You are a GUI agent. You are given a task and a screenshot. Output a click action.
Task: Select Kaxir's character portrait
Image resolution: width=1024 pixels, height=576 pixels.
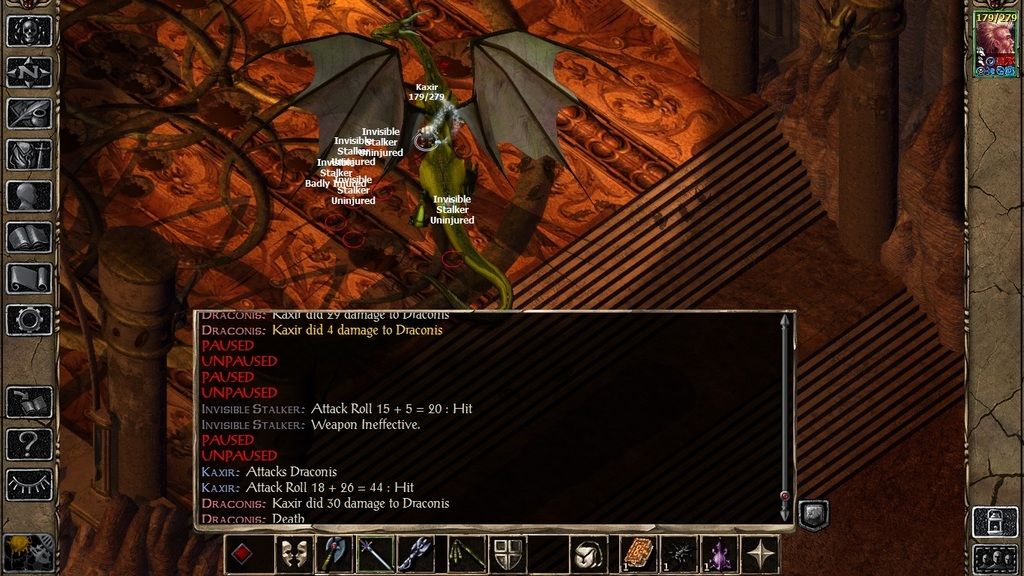(995, 46)
